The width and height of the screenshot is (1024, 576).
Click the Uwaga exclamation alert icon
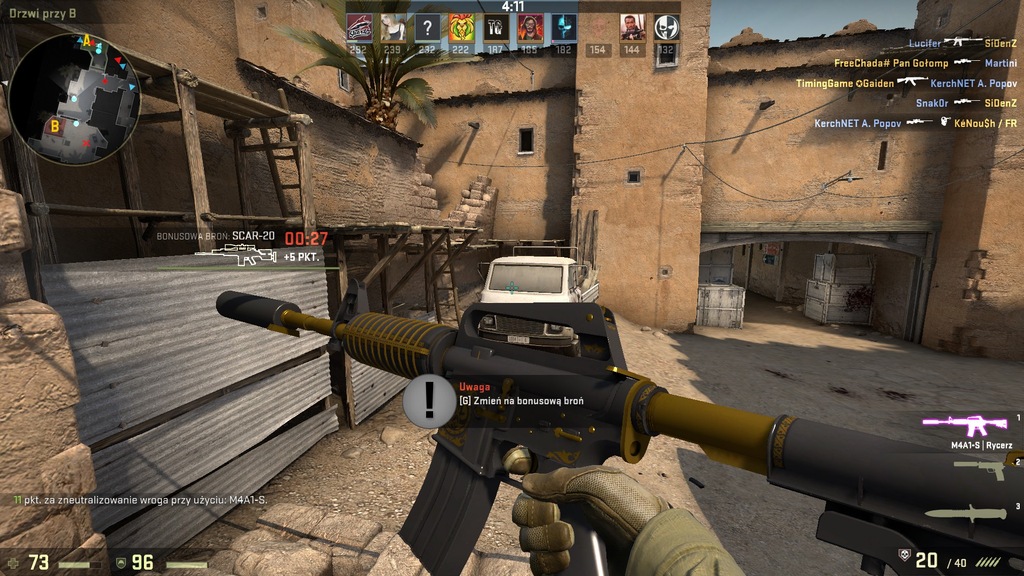430,400
